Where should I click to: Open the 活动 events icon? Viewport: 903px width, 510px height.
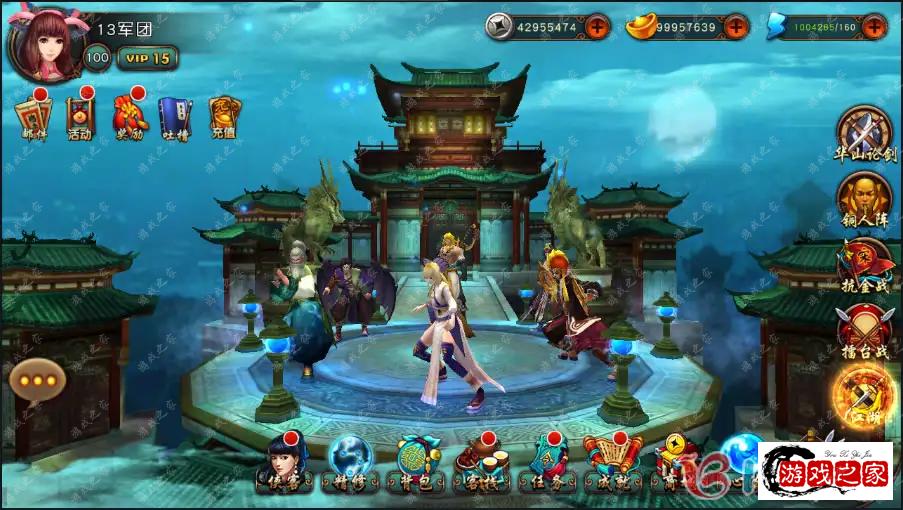click(x=80, y=117)
